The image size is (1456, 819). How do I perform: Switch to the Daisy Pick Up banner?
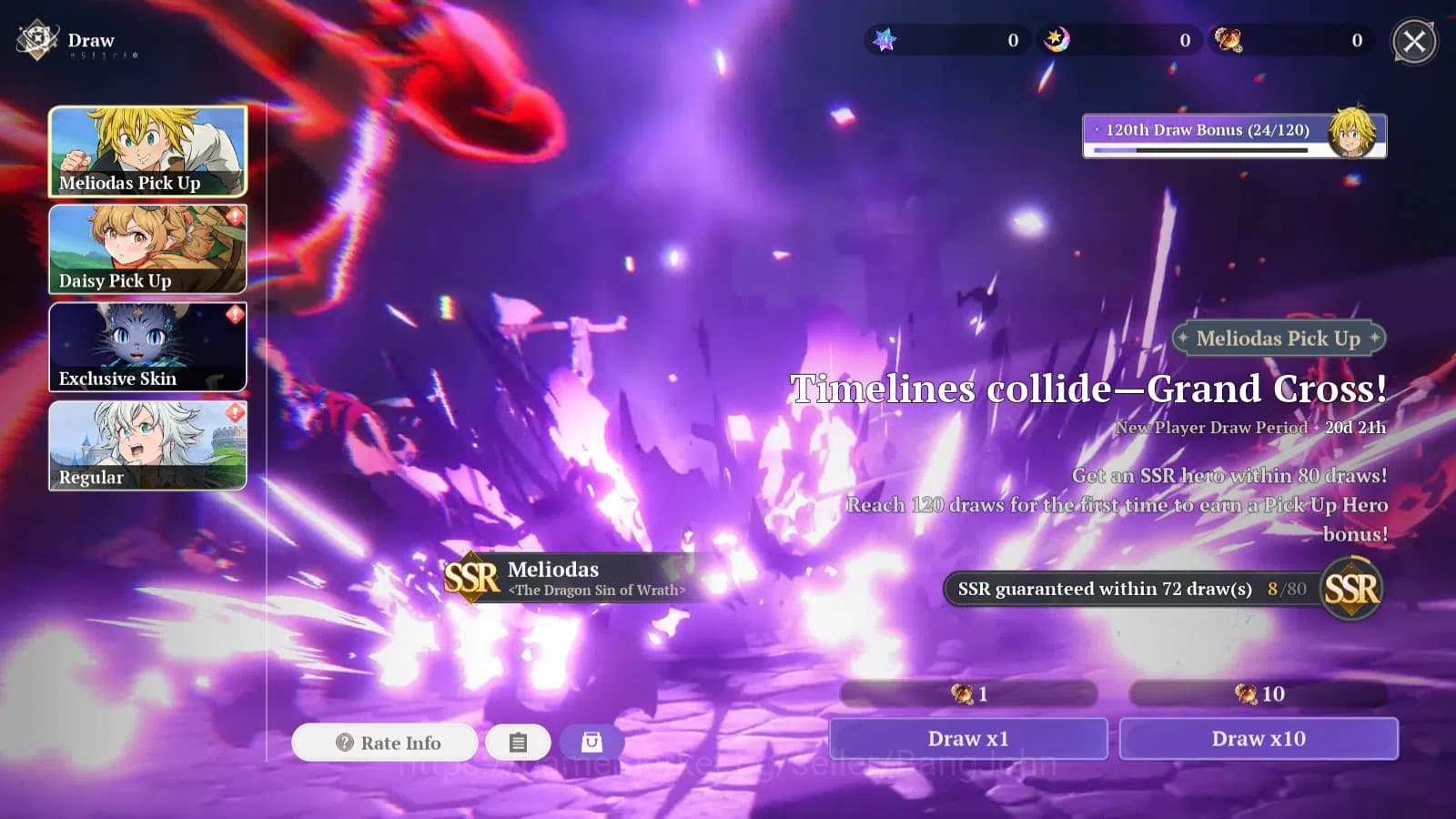[x=147, y=249]
